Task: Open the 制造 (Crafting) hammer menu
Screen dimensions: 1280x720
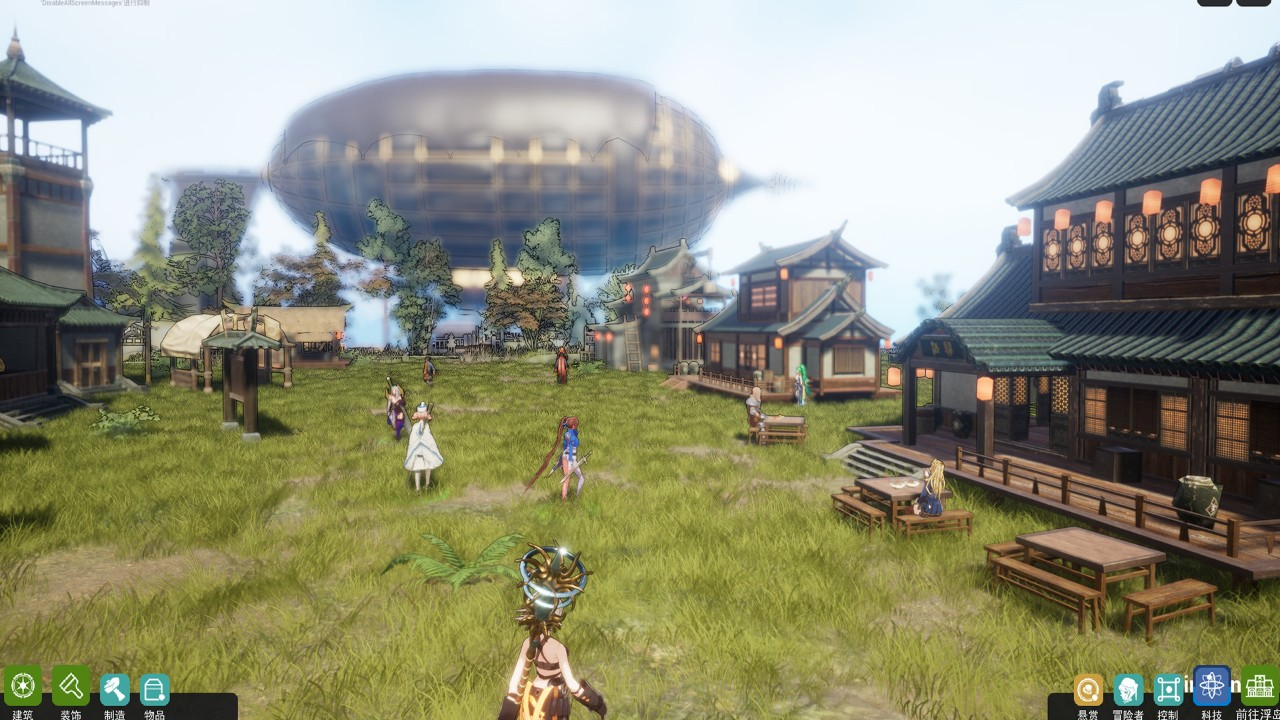Action: 115,690
